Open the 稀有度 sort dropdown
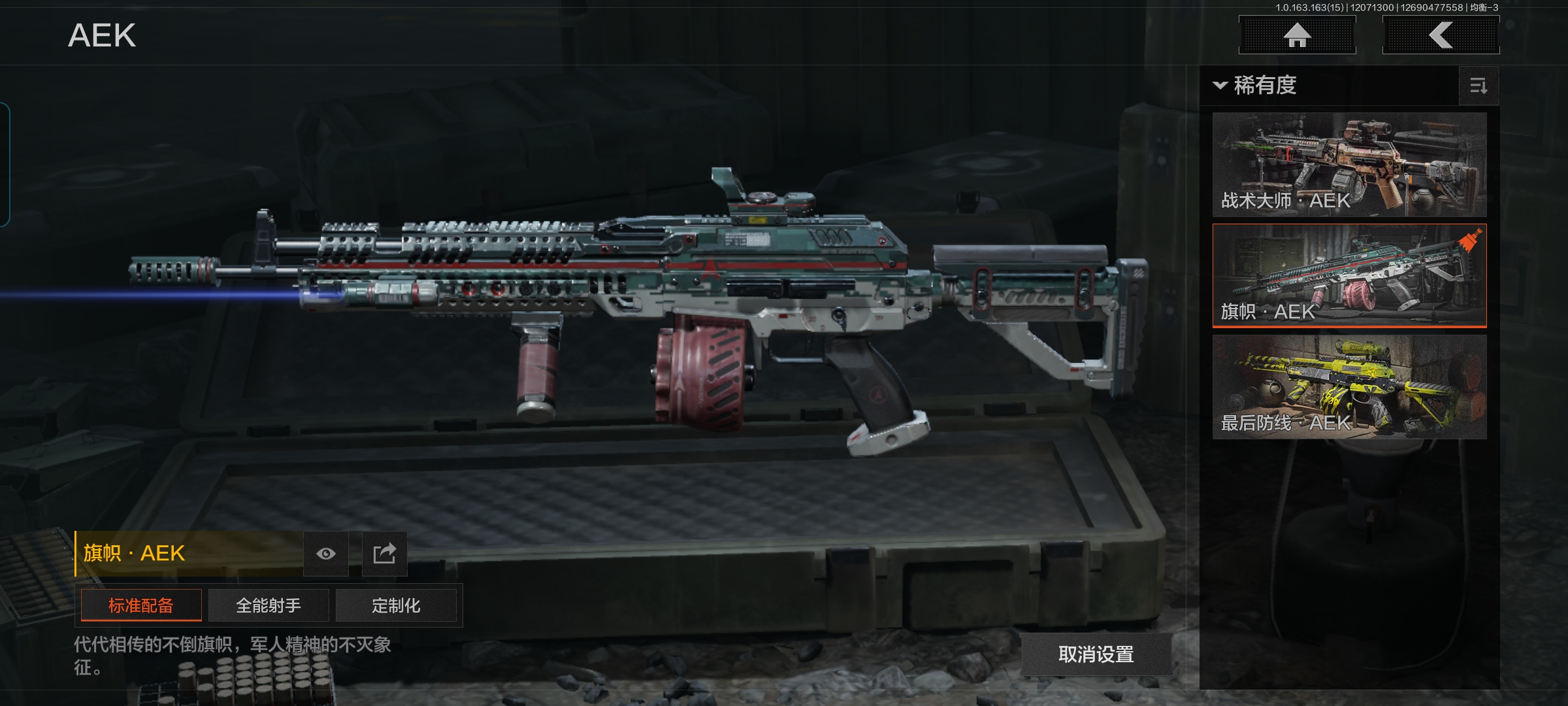Viewport: 1568px width, 706px height. [x=1256, y=86]
